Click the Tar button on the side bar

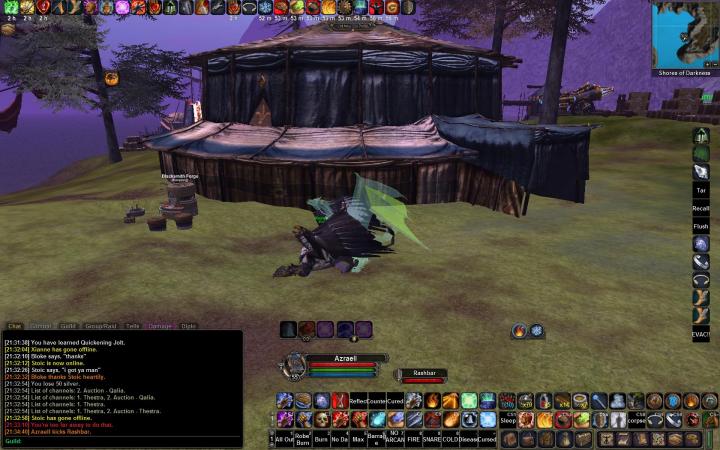(x=701, y=189)
